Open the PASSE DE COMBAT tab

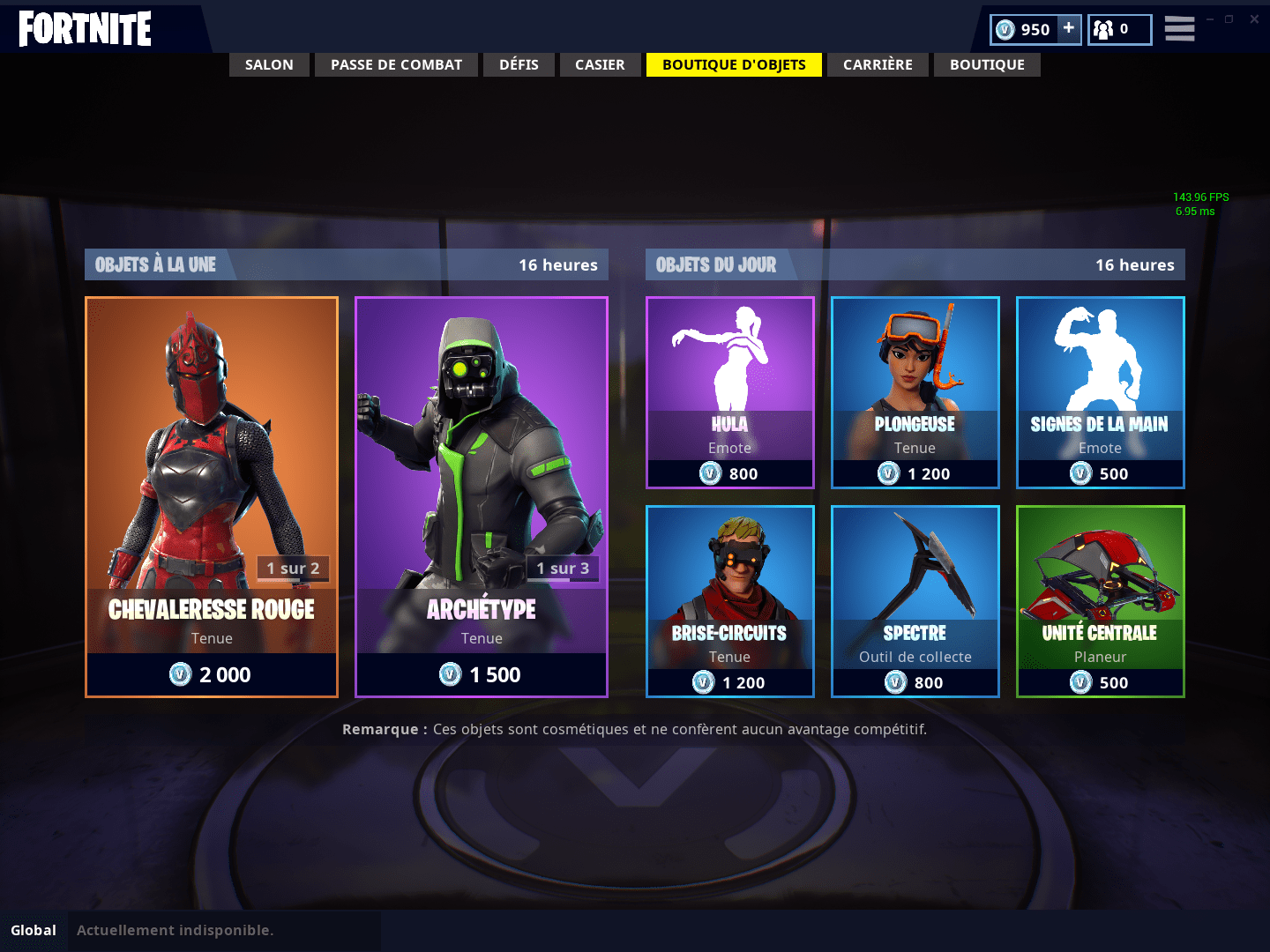point(396,64)
